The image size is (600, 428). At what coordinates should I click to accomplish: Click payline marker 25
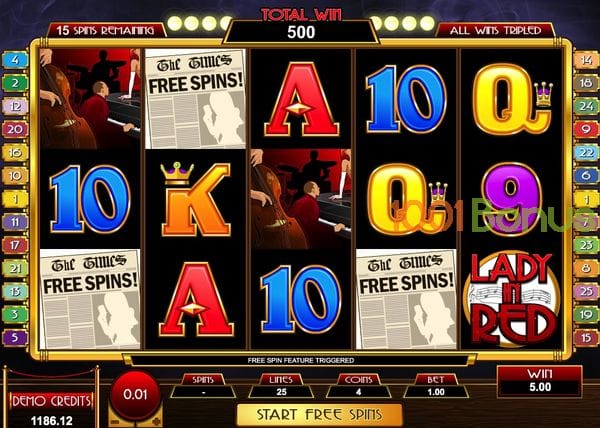coord(585,291)
